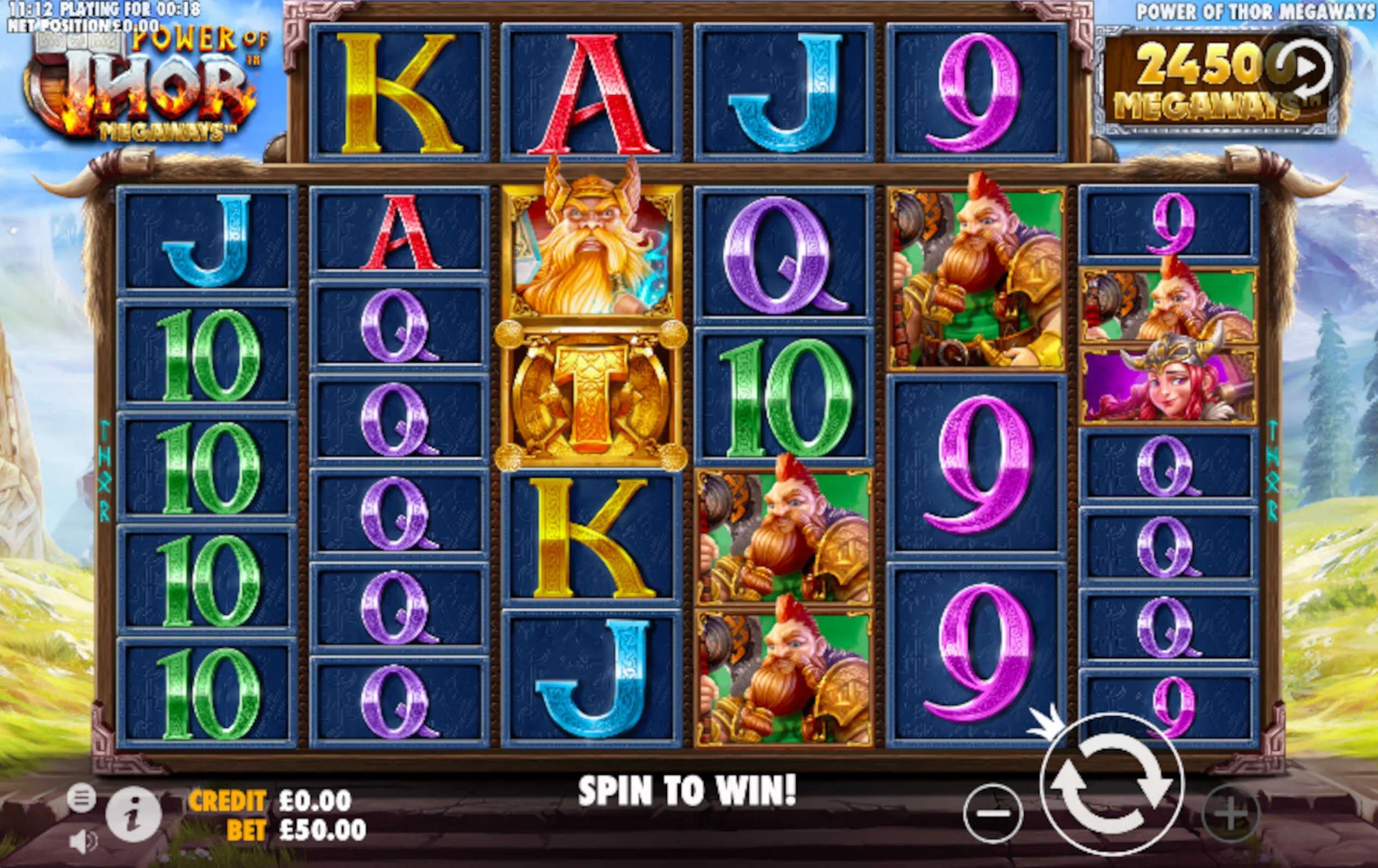Toggle the sound speaker icon

[x=83, y=841]
